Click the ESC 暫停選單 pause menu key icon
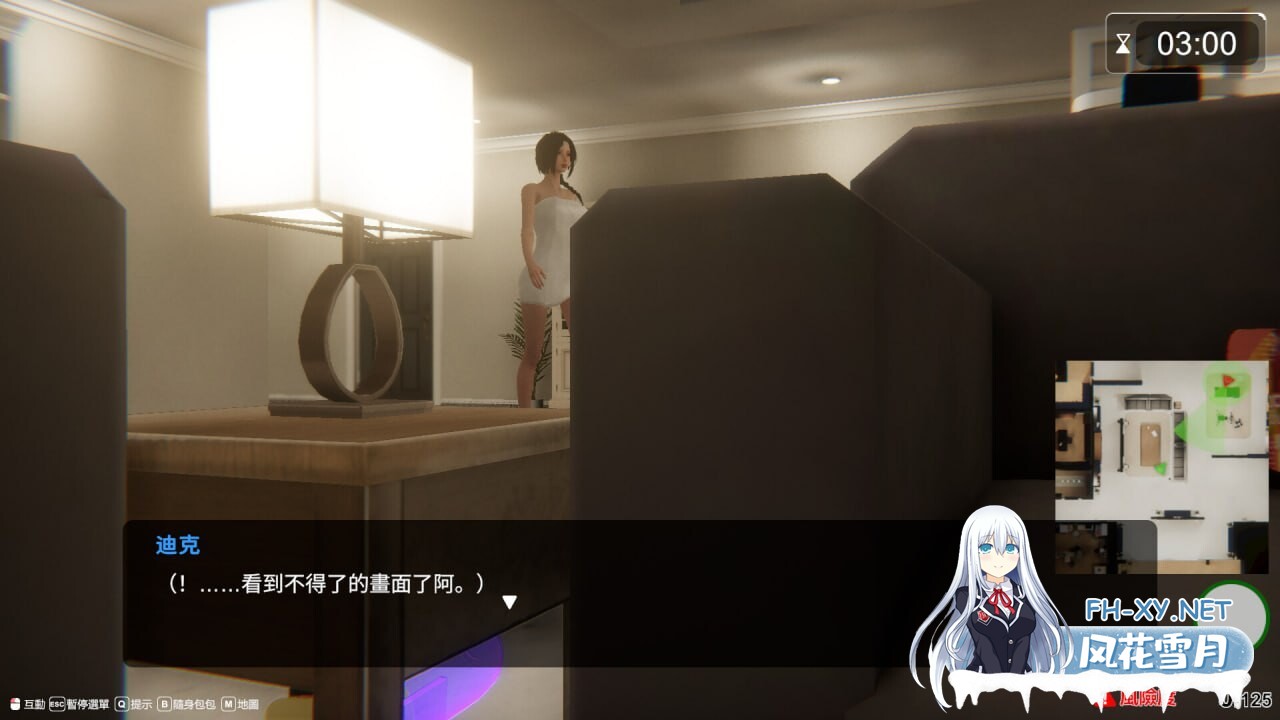Viewport: 1280px width, 720px height. 56,703
